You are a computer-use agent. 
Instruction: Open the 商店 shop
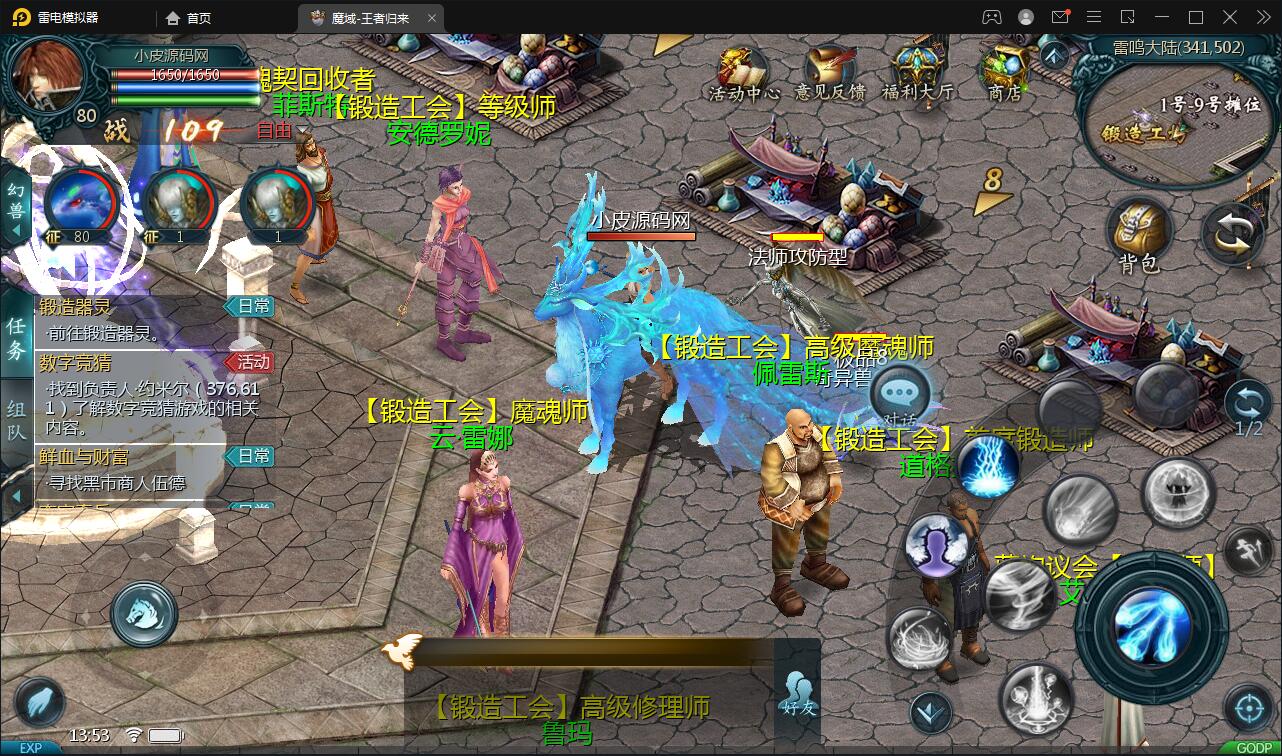[1004, 72]
